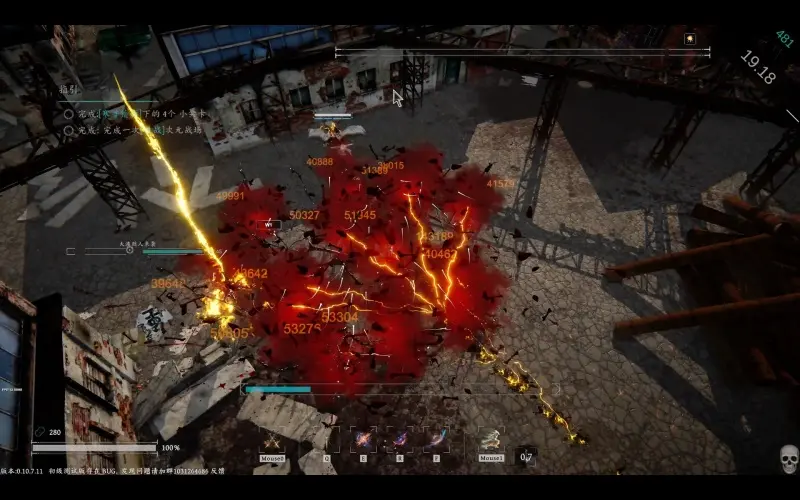This screenshot has width=800, height=500.
Task: Select the crossed swords basic attack icon
Action: 272,440
